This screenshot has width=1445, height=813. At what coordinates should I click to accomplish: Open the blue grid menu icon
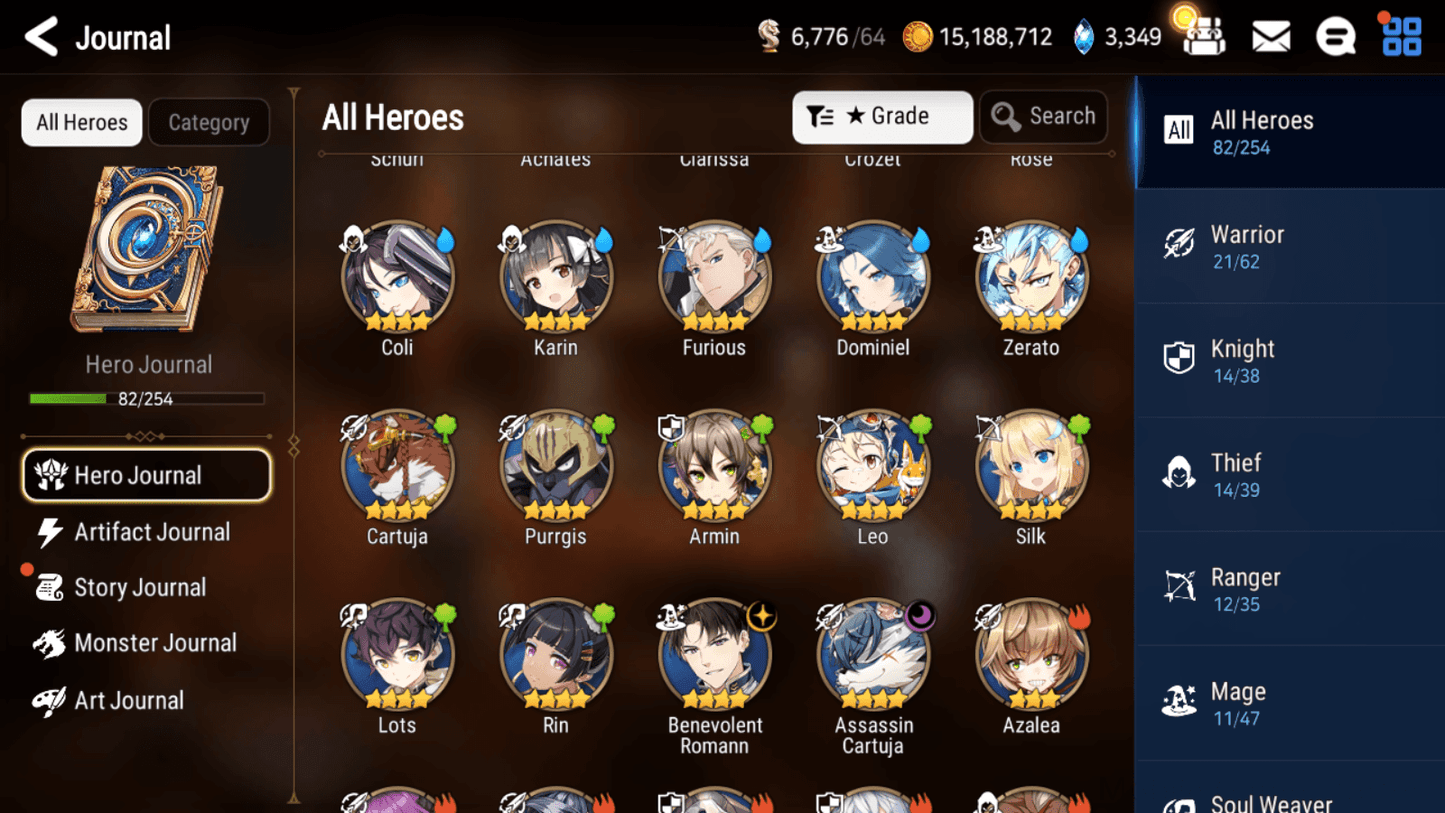(1401, 36)
